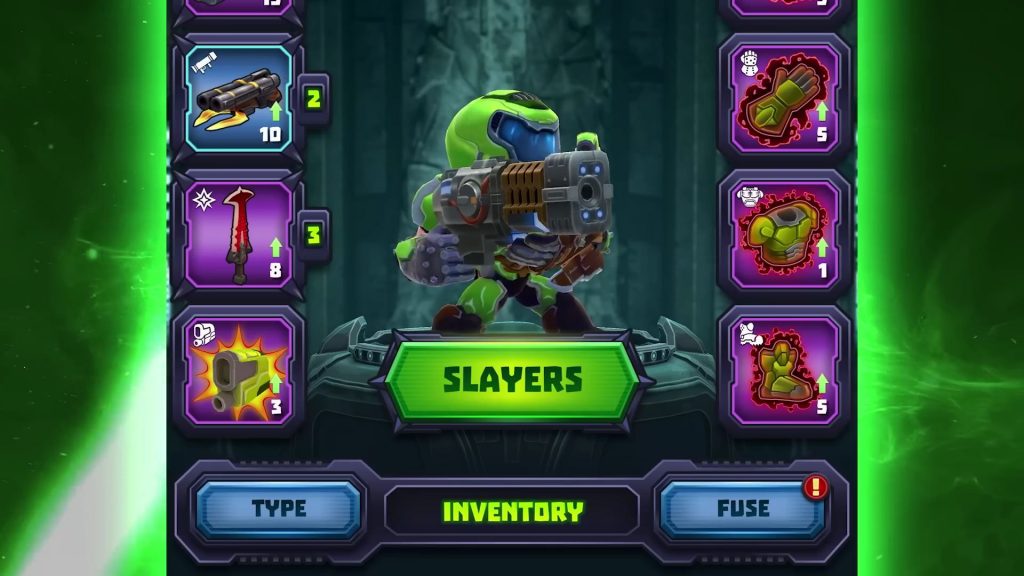The image size is (1024, 576).
Task: Choose the green boots armor slot
Action: (x=785, y=370)
